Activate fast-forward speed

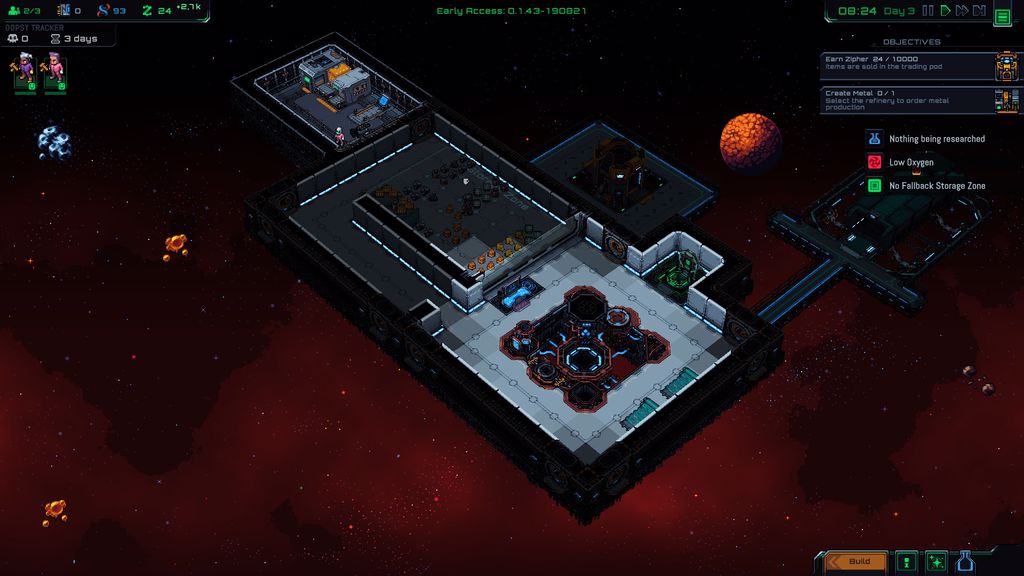[961, 11]
